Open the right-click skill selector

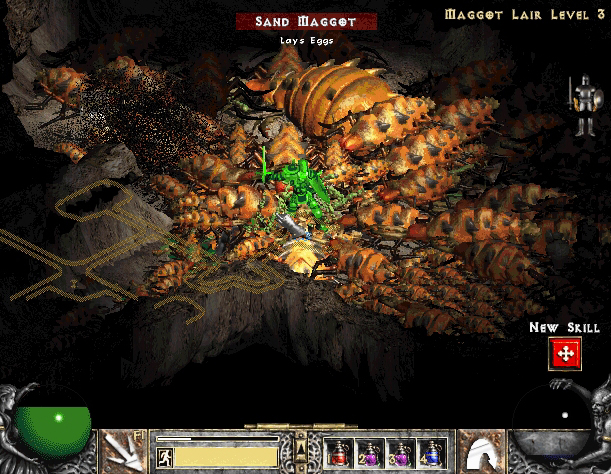[x=484, y=450]
